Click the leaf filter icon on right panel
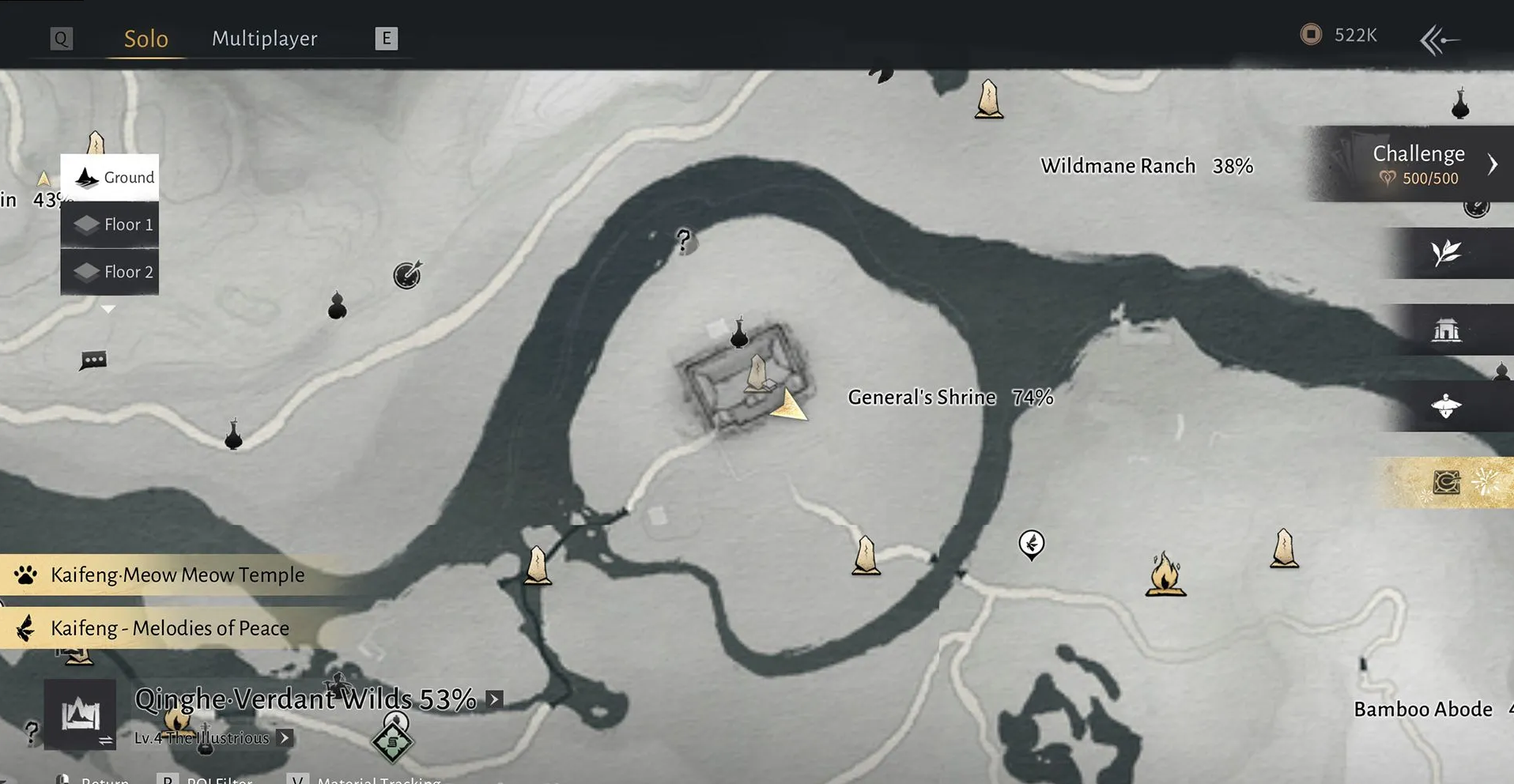The image size is (1514, 784). coord(1446,253)
